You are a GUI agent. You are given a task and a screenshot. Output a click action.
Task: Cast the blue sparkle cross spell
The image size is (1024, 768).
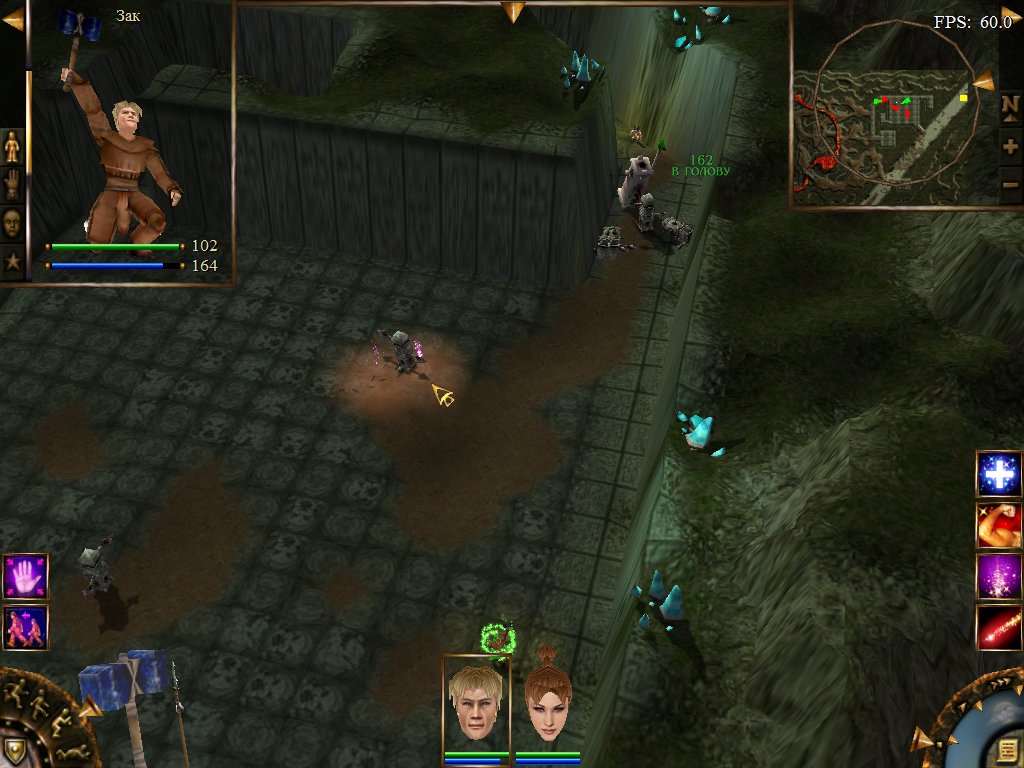999,474
